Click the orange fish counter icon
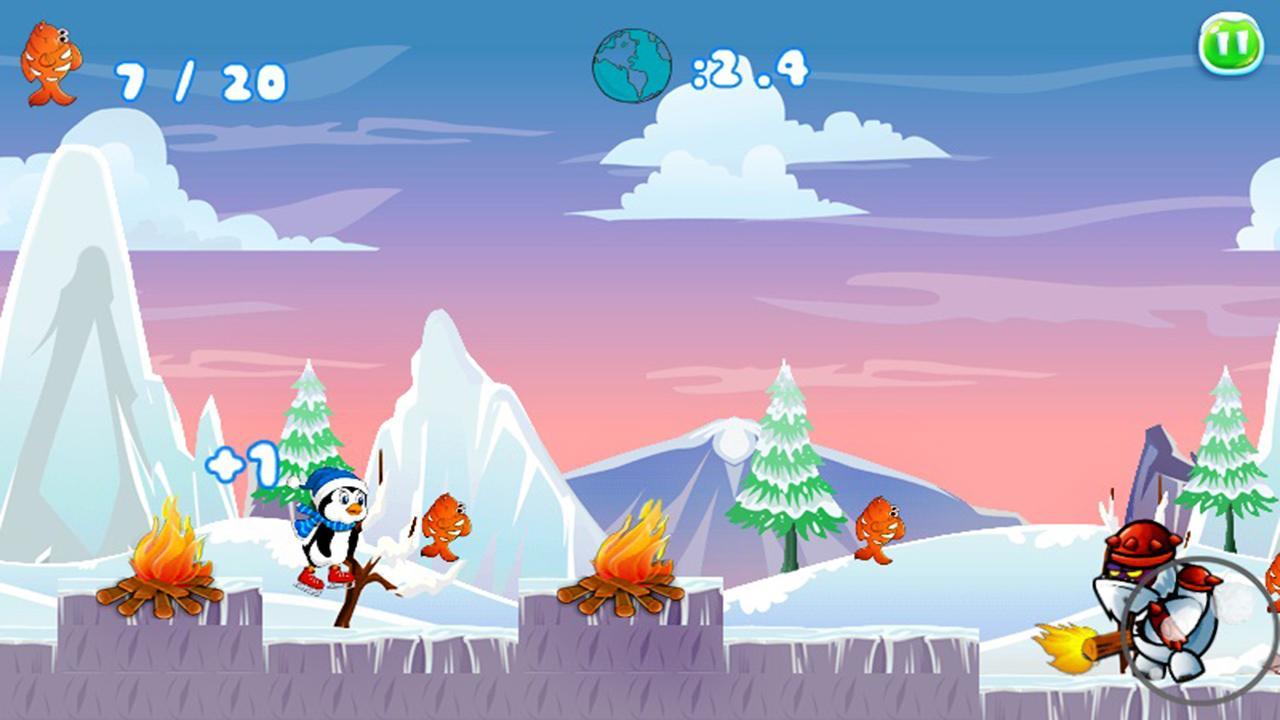This screenshot has width=1280, height=720. [50, 60]
